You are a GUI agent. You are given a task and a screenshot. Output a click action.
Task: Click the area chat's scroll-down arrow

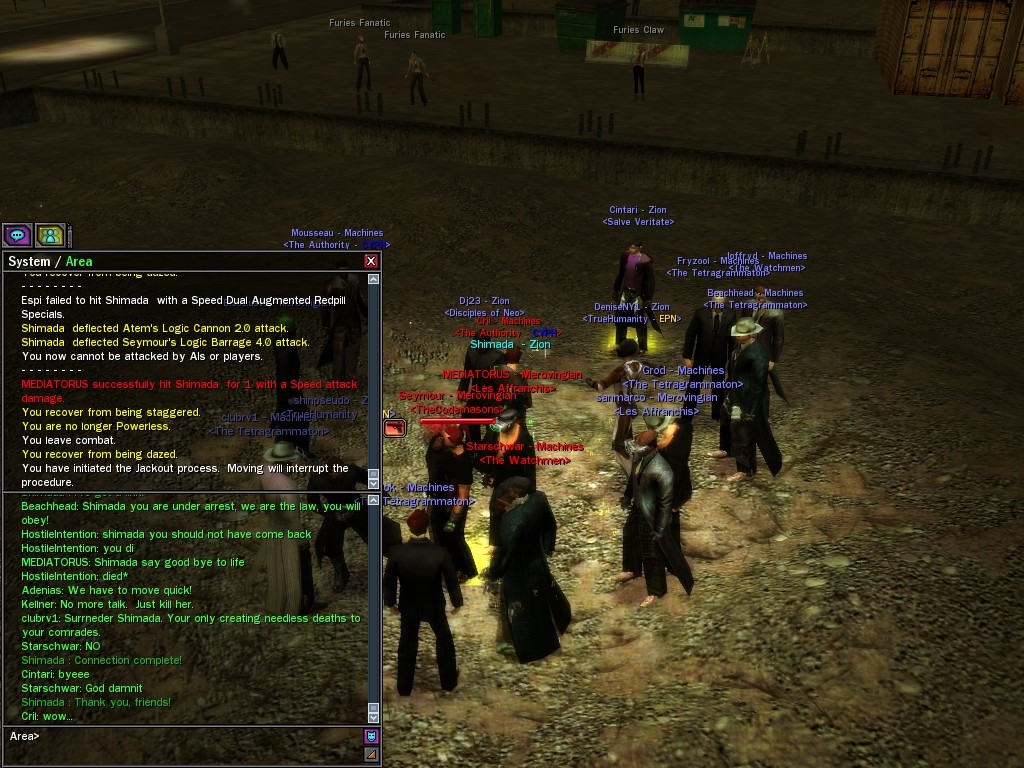(374, 716)
